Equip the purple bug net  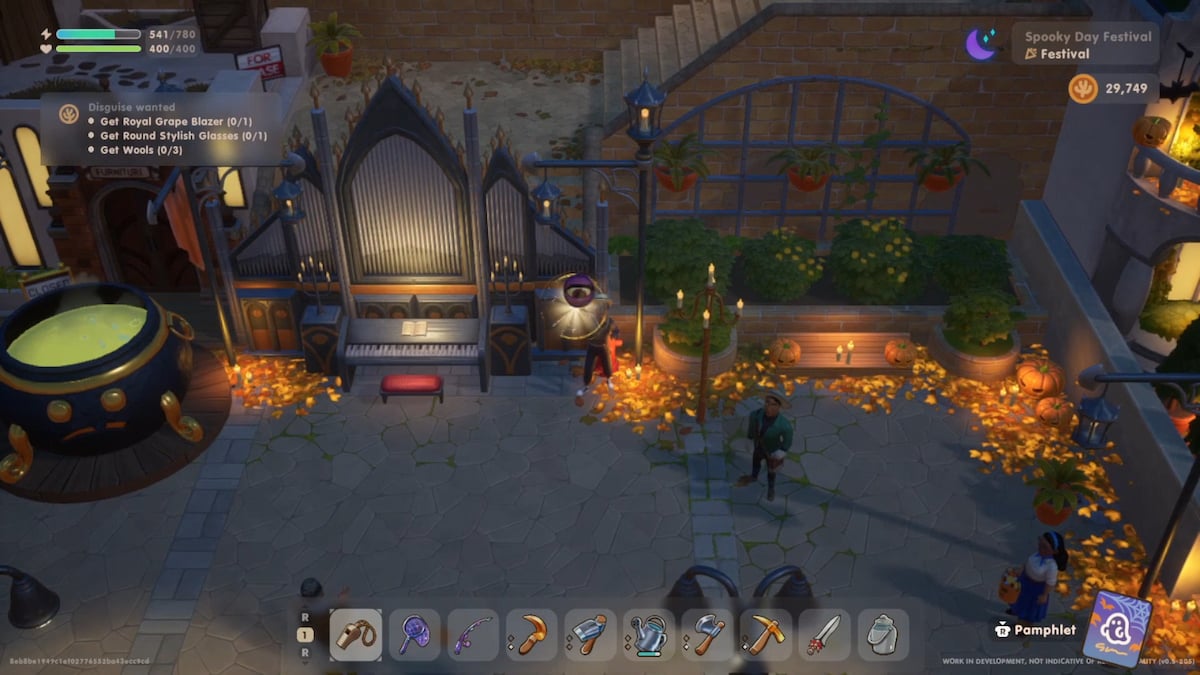pos(414,635)
